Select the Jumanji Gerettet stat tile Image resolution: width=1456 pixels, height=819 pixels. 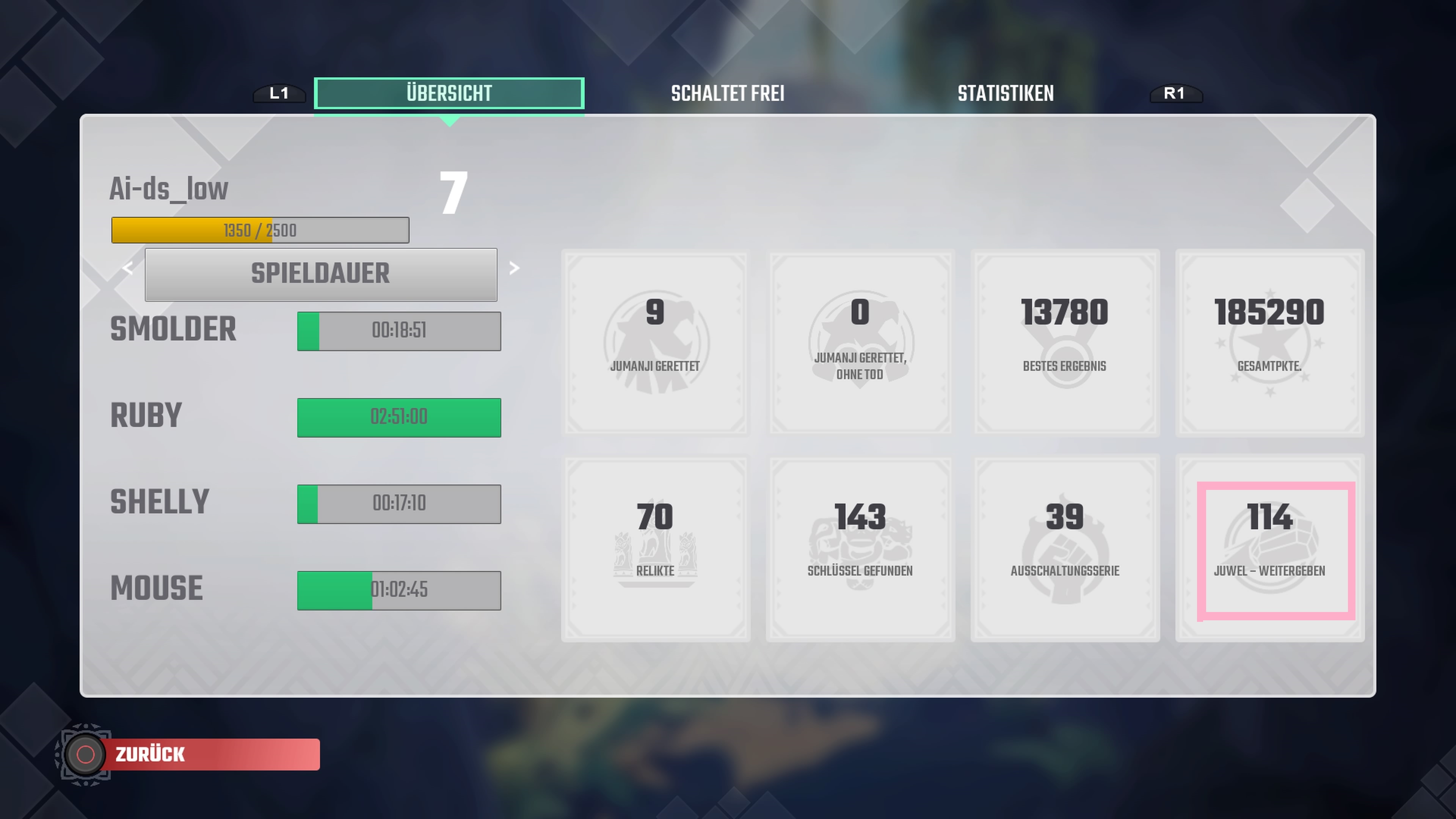655,342
